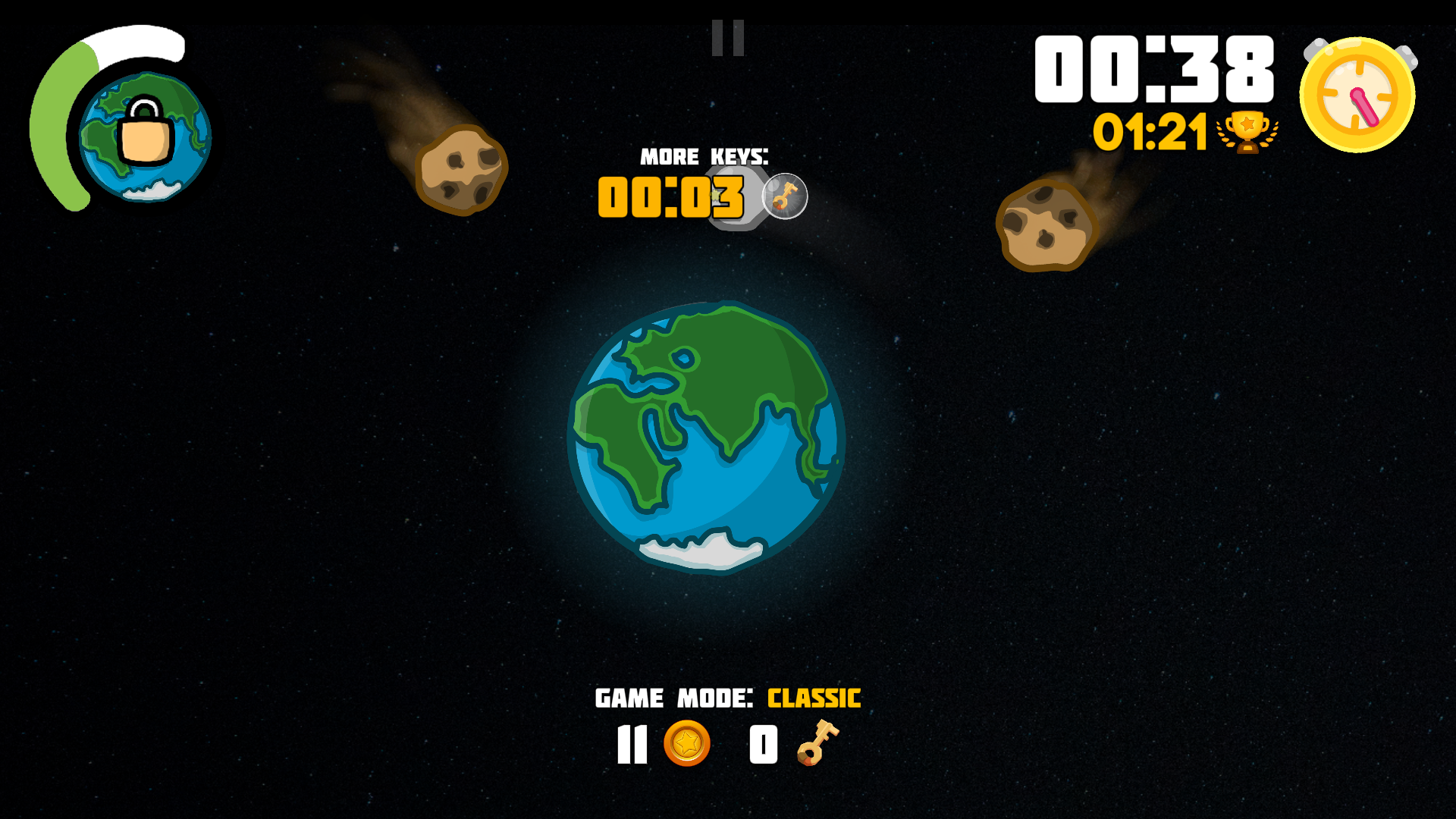Click the stopwatch icon in the top right corner
Image resolution: width=1456 pixels, height=819 pixels.
pyautogui.click(x=1357, y=93)
